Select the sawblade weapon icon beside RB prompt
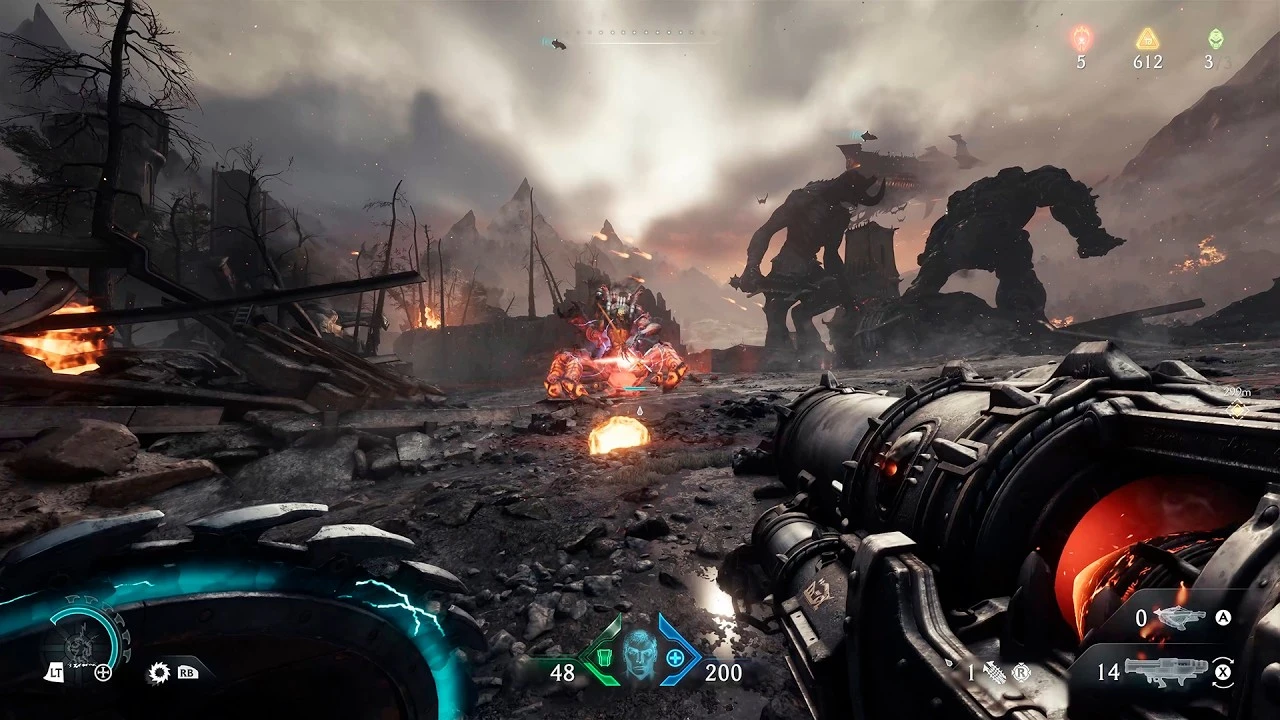The width and height of the screenshot is (1280, 720). click(x=158, y=672)
